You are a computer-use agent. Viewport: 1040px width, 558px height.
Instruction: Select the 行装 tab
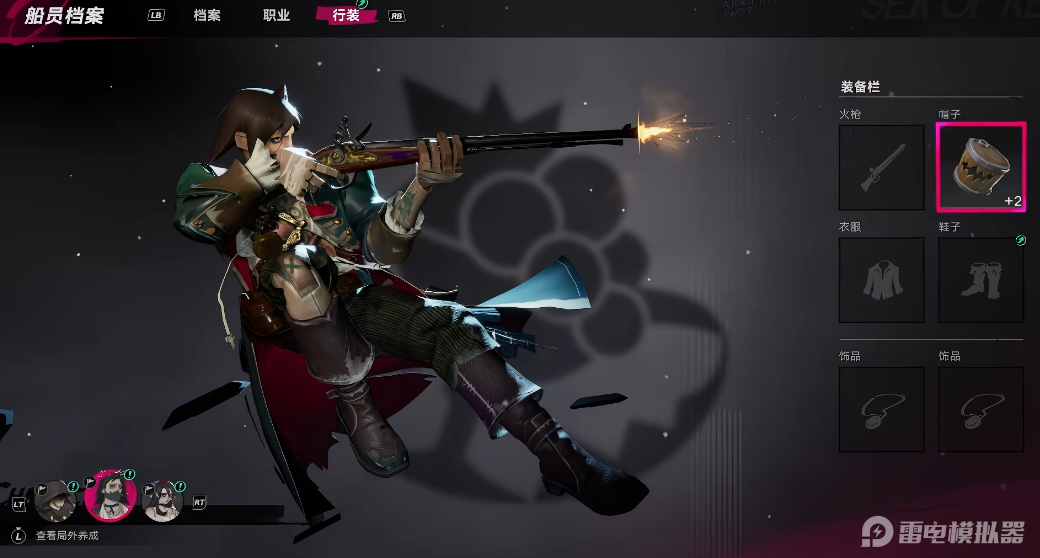[x=345, y=16]
